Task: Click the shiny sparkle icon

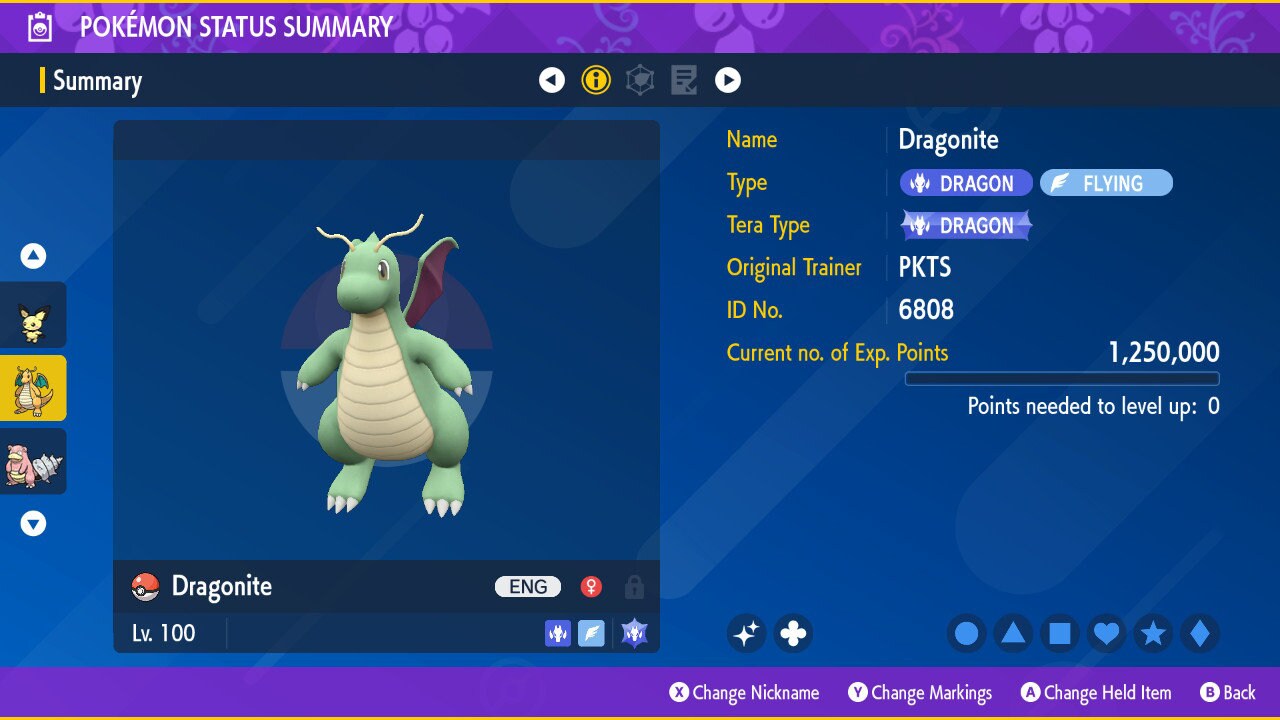Action: [746, 633]
